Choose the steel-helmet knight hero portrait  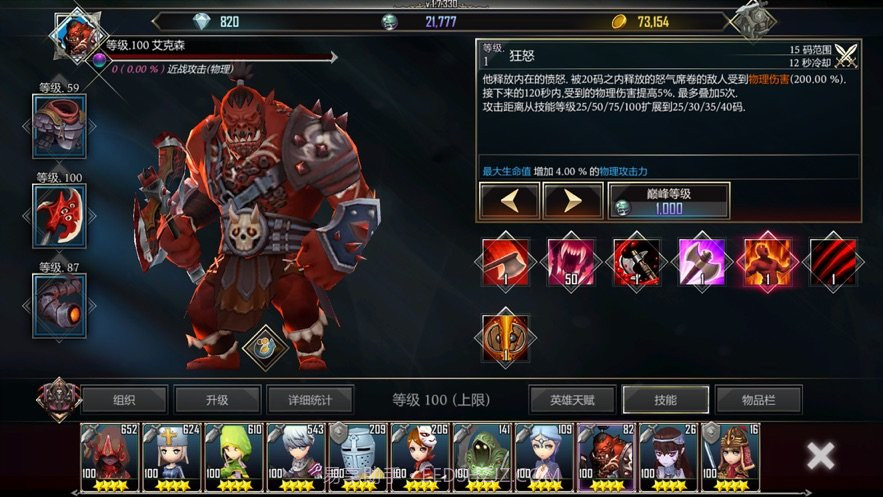pos(358,457)
